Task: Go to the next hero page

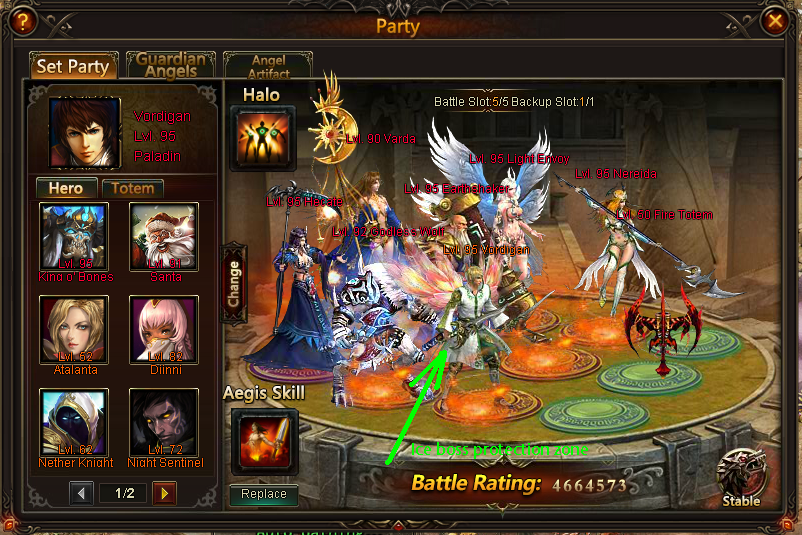Action: click(x=164, y=493)
